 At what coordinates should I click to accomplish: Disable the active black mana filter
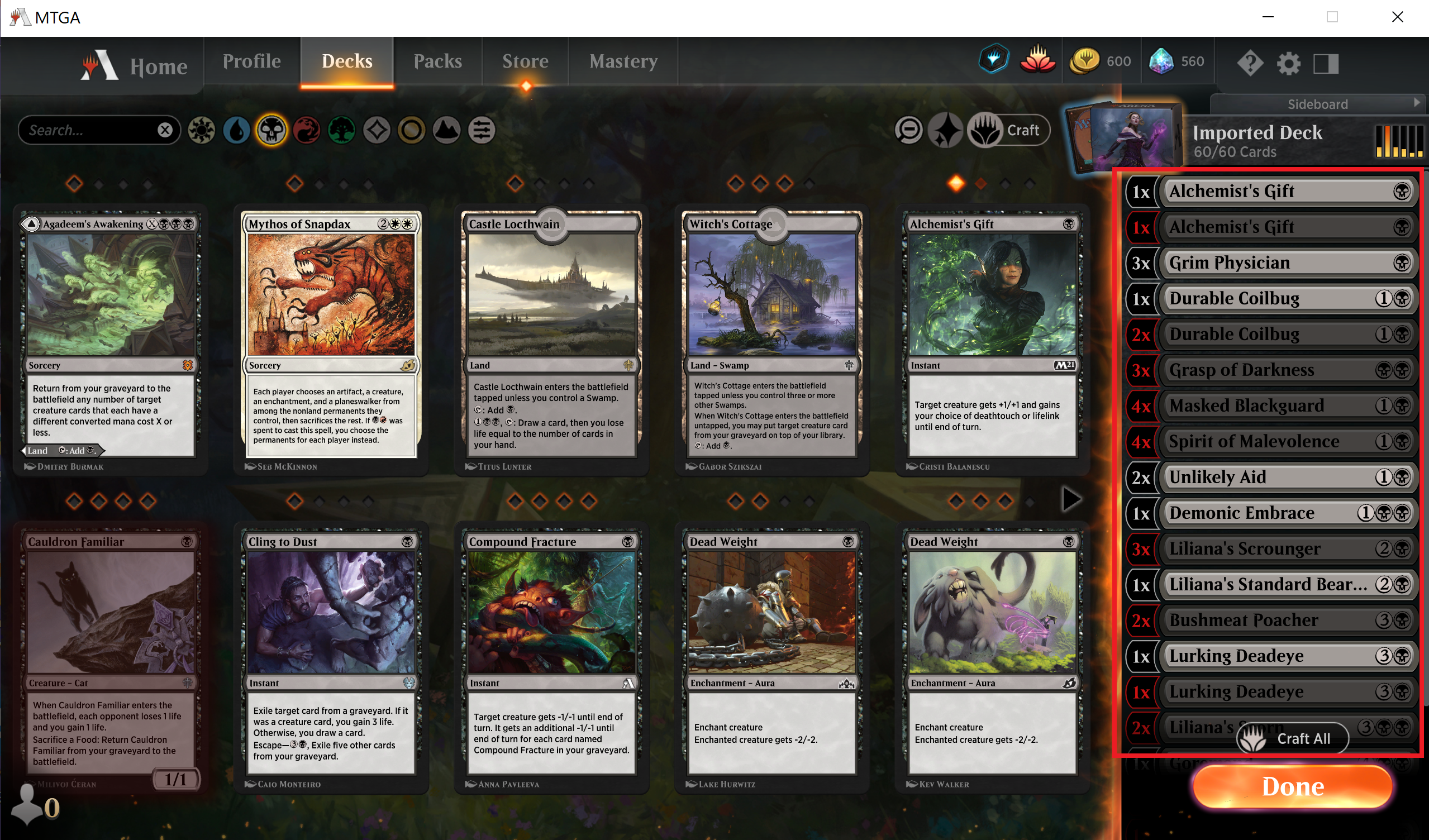tap(271, 130)
